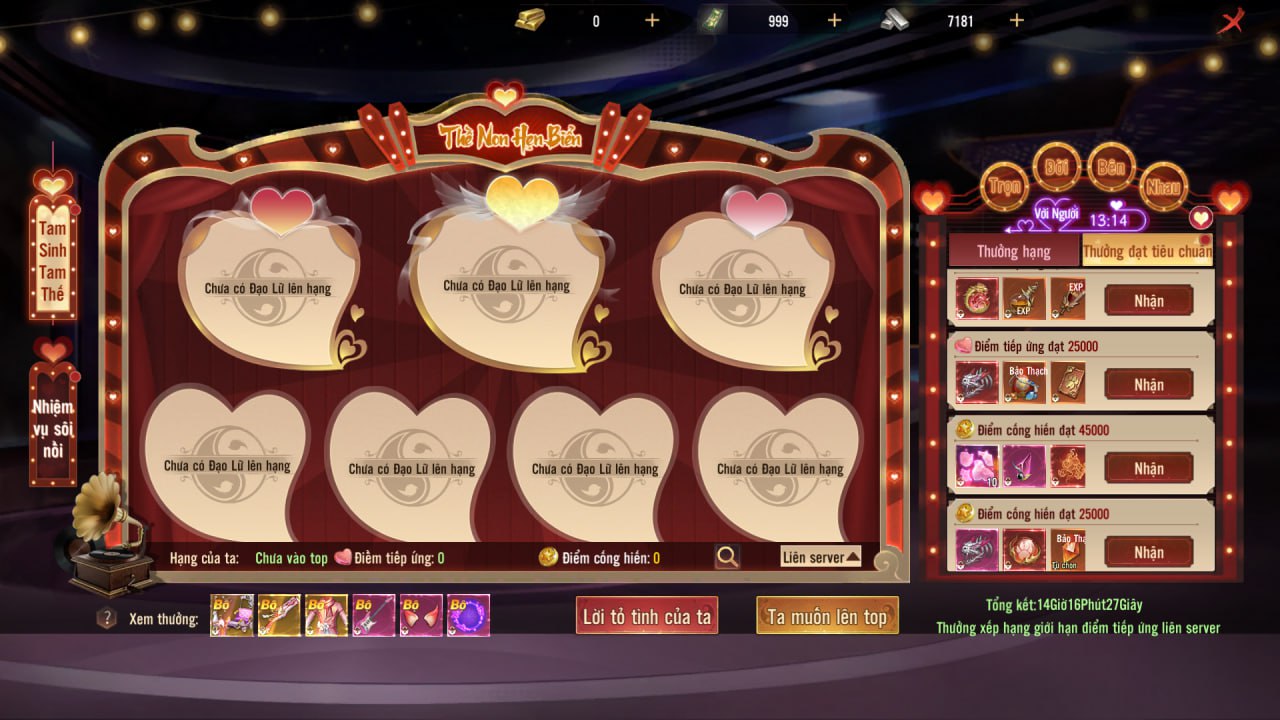1280x720 pixels.
Task: Click the Ta muốn lên top button
Action: click(827, 616)
